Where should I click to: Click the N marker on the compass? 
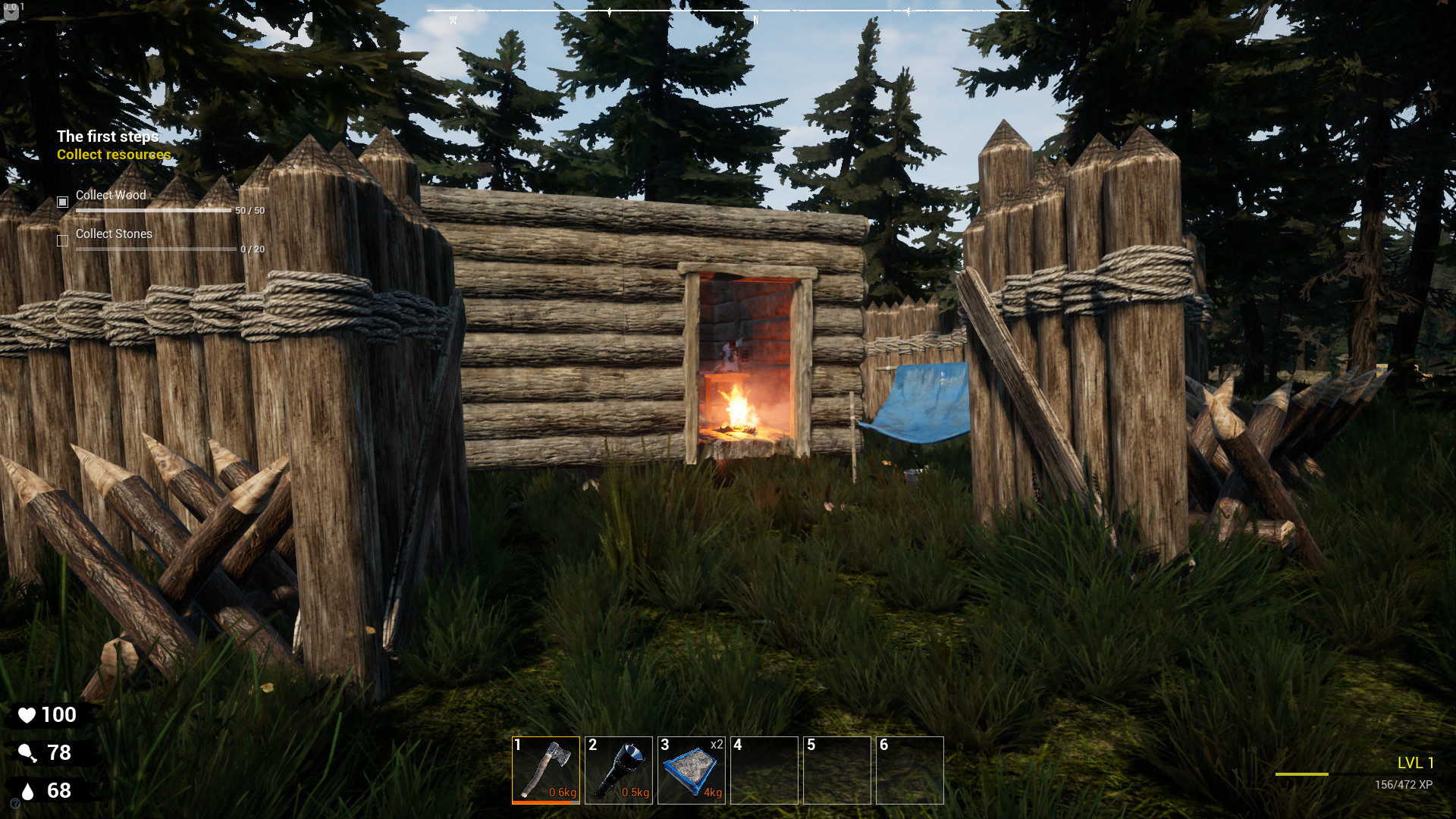(756, 17)
